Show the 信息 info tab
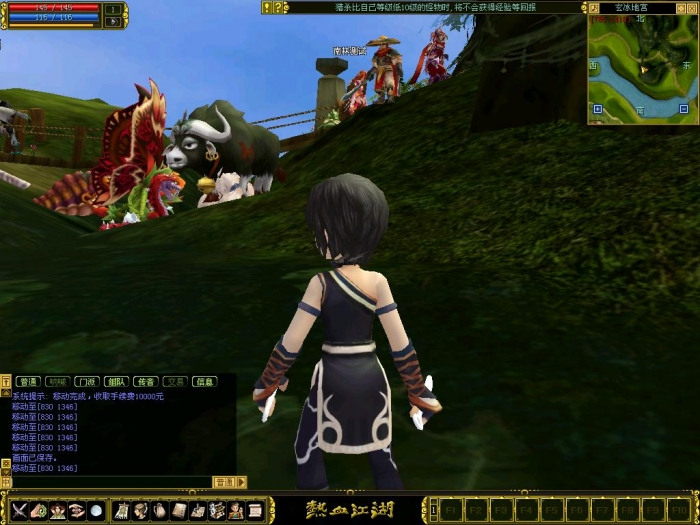The image size is (700, 525). click(x=204, y=381)
